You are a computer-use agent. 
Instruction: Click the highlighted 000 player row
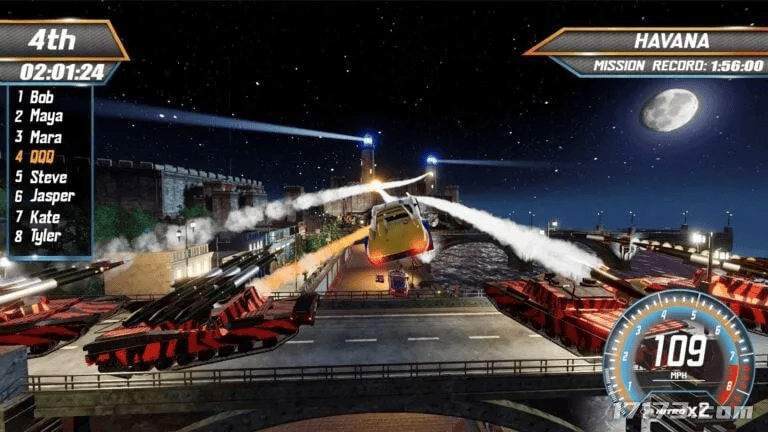point(41,157)
